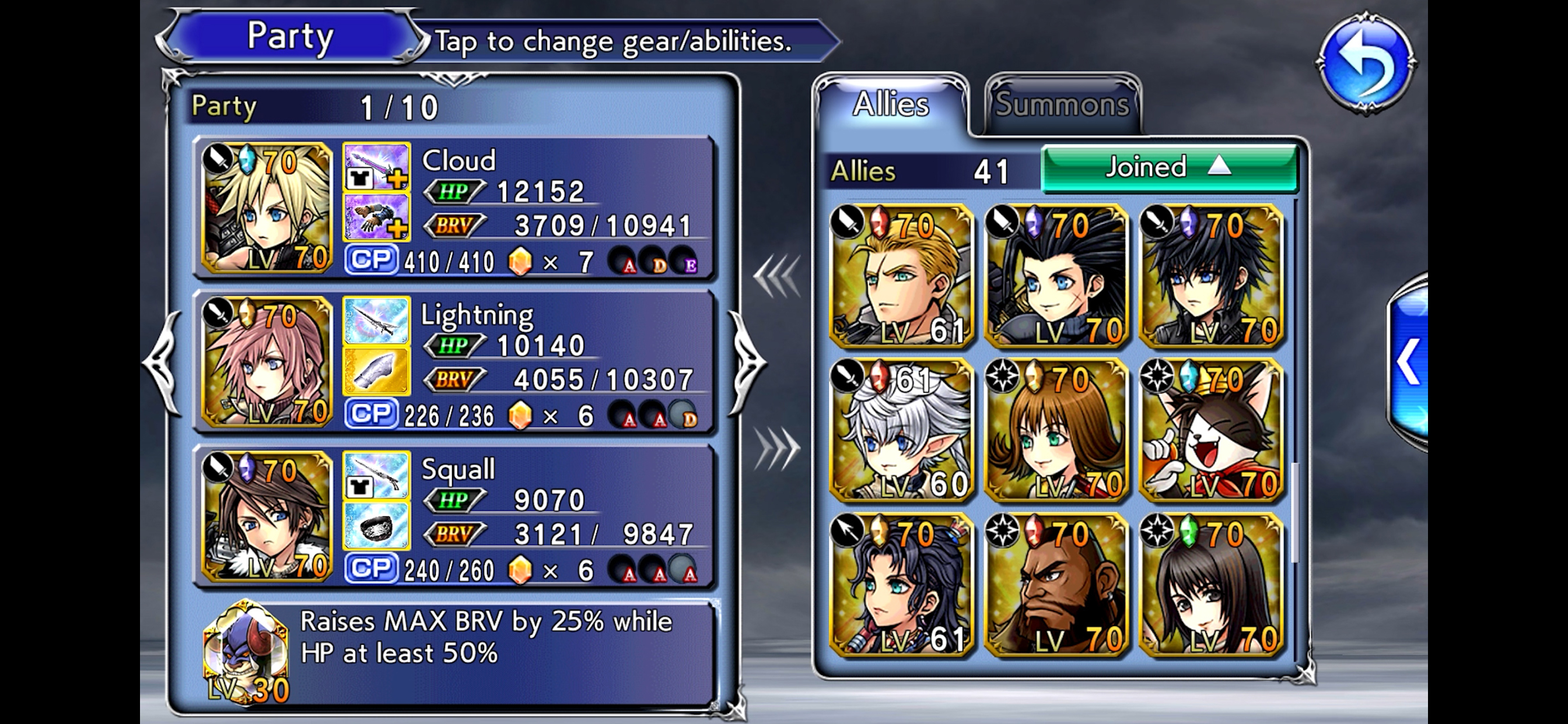This screenshot has height=724, width=1568.
Task: Open Cloud's purple sword weapon slot
Action: point(376,168)
